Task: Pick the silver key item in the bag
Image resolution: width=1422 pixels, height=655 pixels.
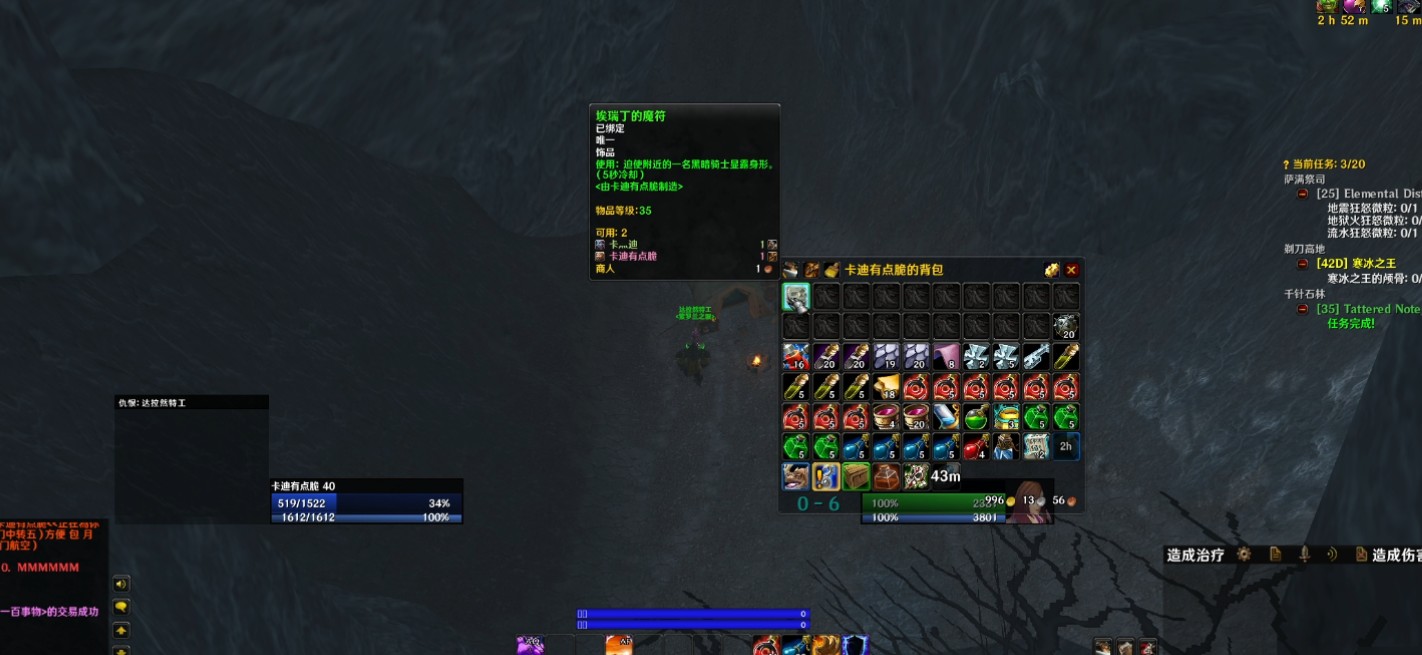Action: pyautogui.click(x=1036, y=357)
